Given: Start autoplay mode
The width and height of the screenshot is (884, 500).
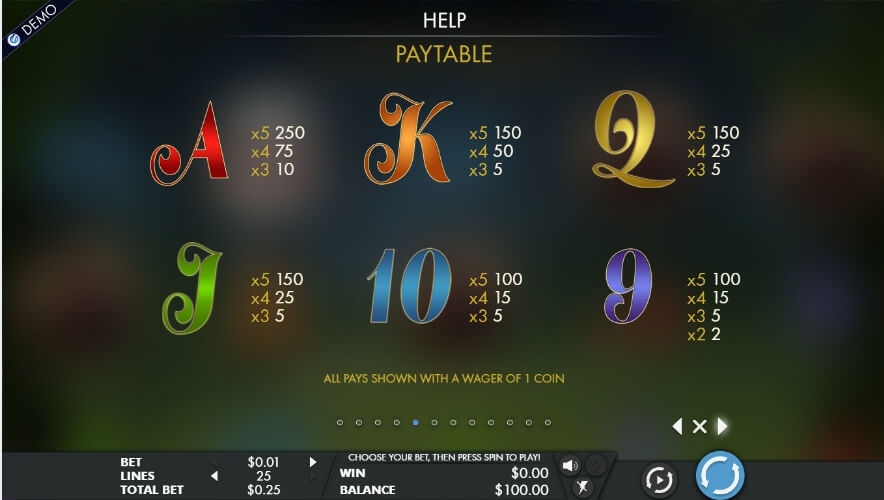Looking at the screenshot, I should (659, 480).
